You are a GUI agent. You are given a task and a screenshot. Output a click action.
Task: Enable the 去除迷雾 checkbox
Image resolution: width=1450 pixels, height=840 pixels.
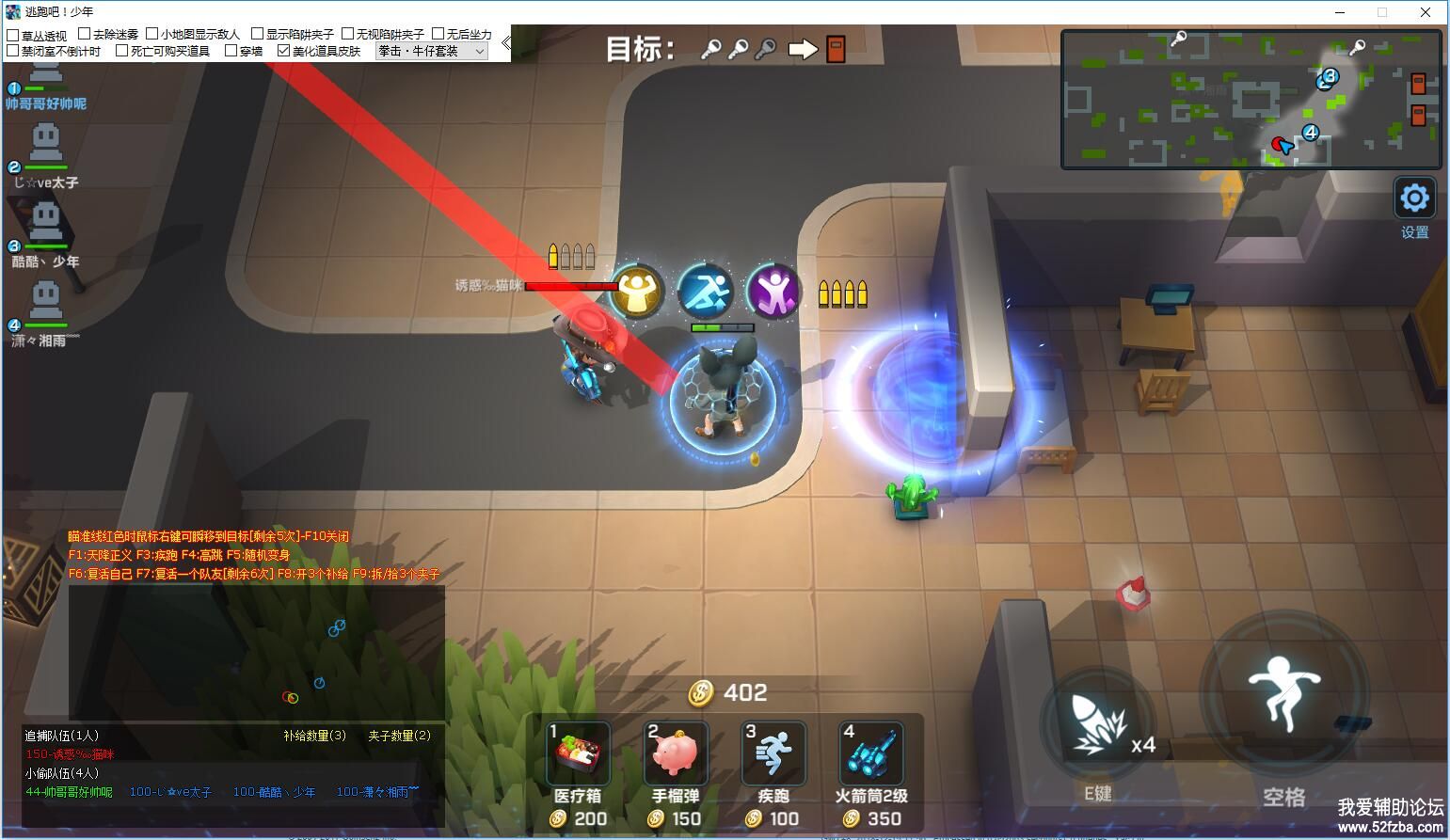[x=85, y=35]
